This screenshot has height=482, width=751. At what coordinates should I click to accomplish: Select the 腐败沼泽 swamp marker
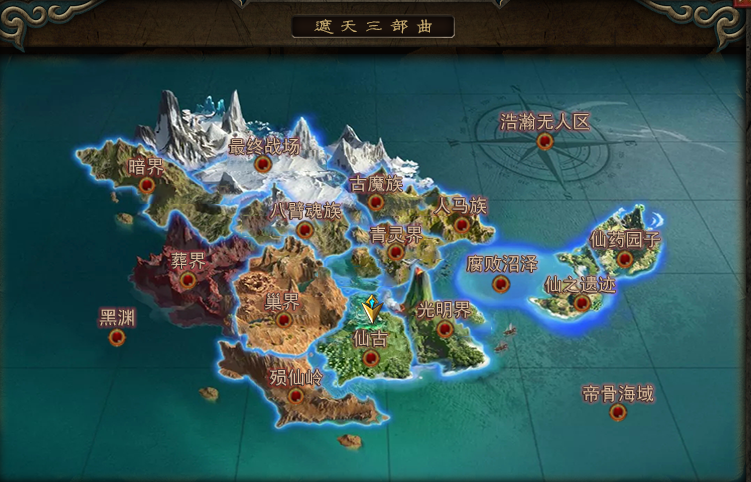(501, 284)
